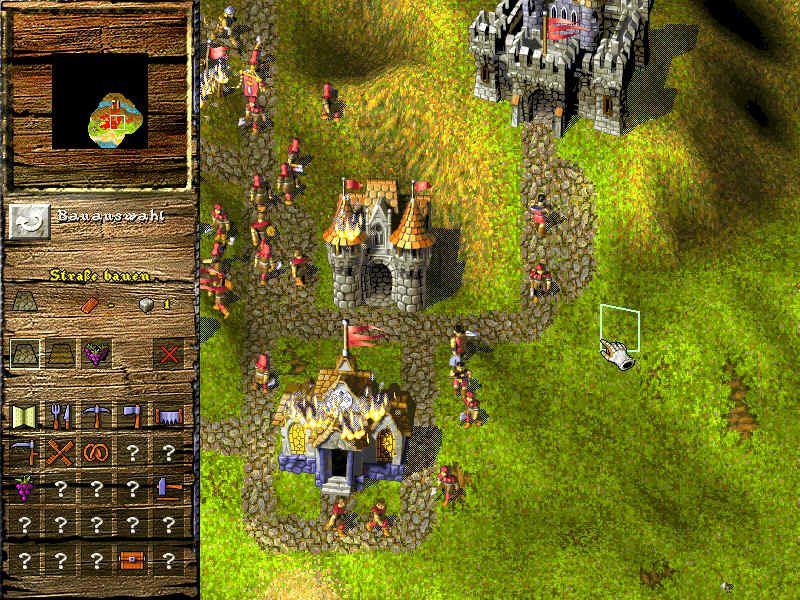Select the road building tool
The image size is (800, 600).
click(x=25, y=352)
